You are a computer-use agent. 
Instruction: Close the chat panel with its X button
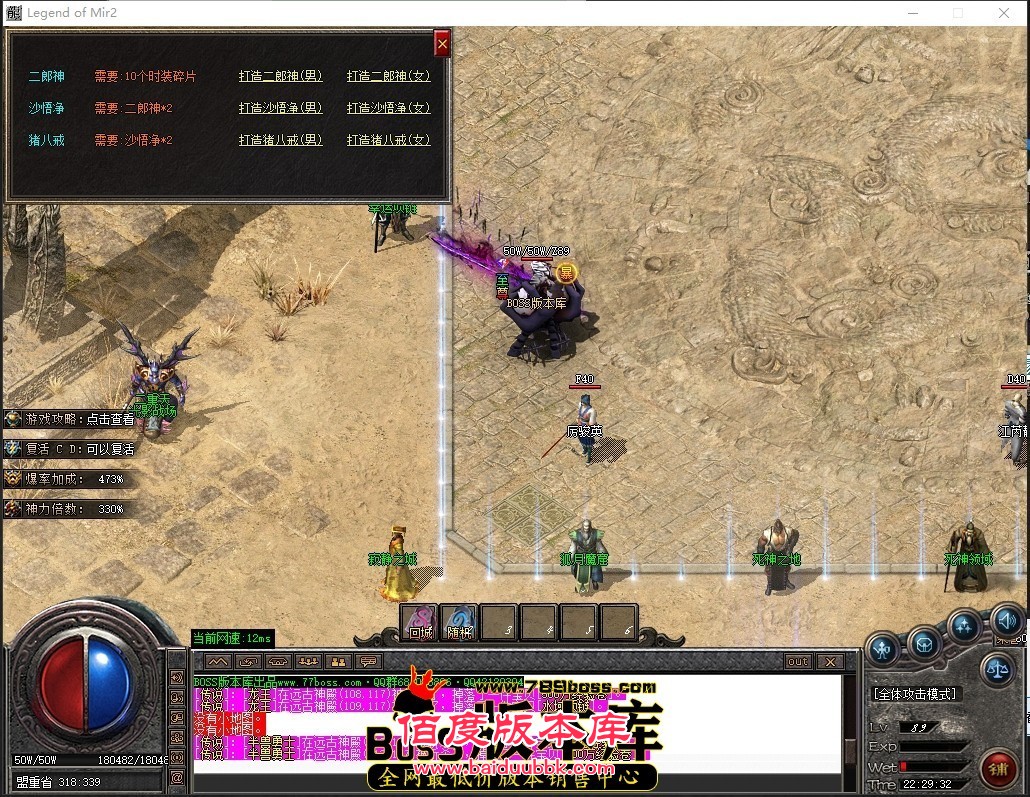point(829,662)
